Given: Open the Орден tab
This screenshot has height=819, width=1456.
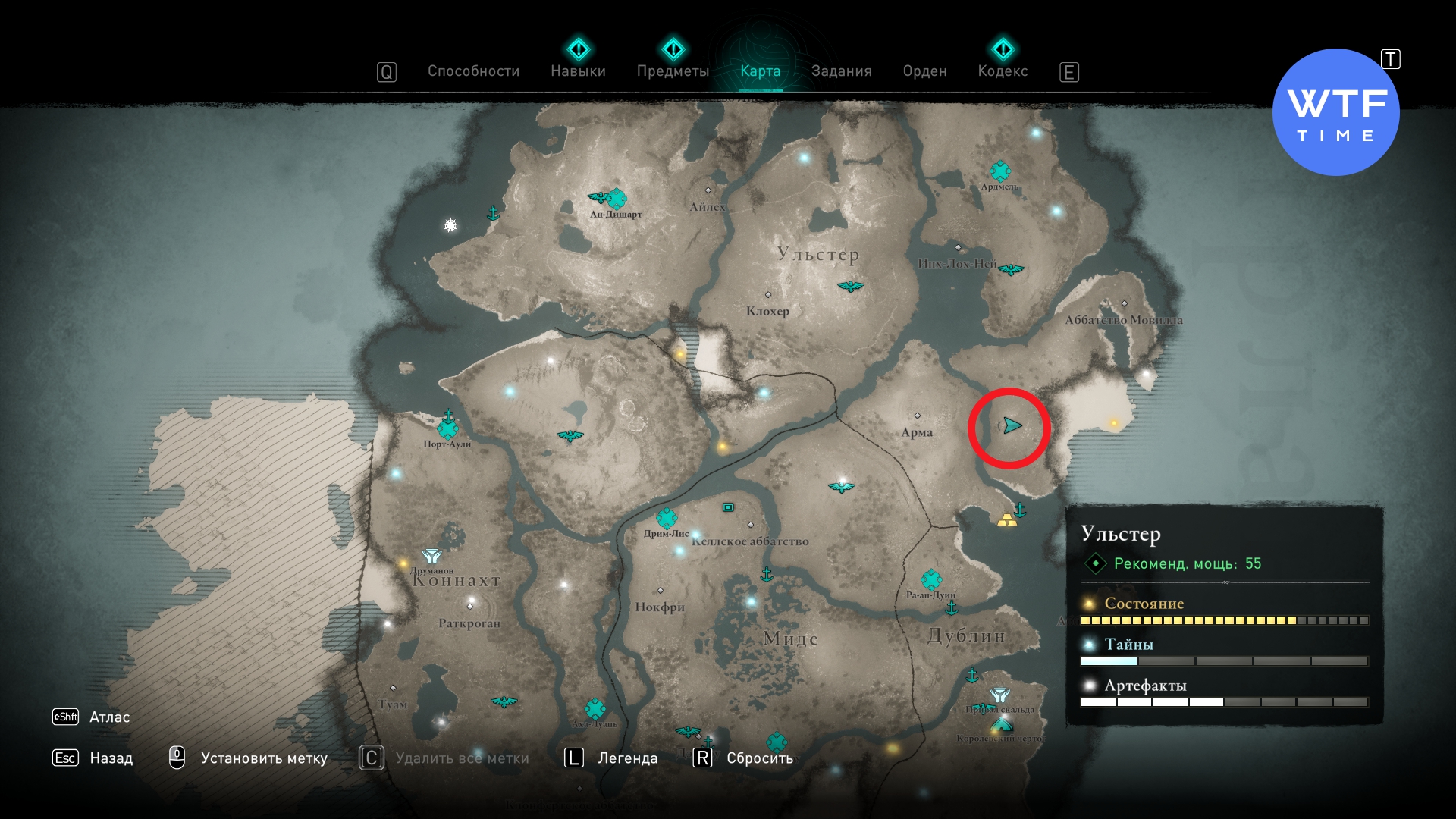Looking at the screenshot, I should coord(924,71).
